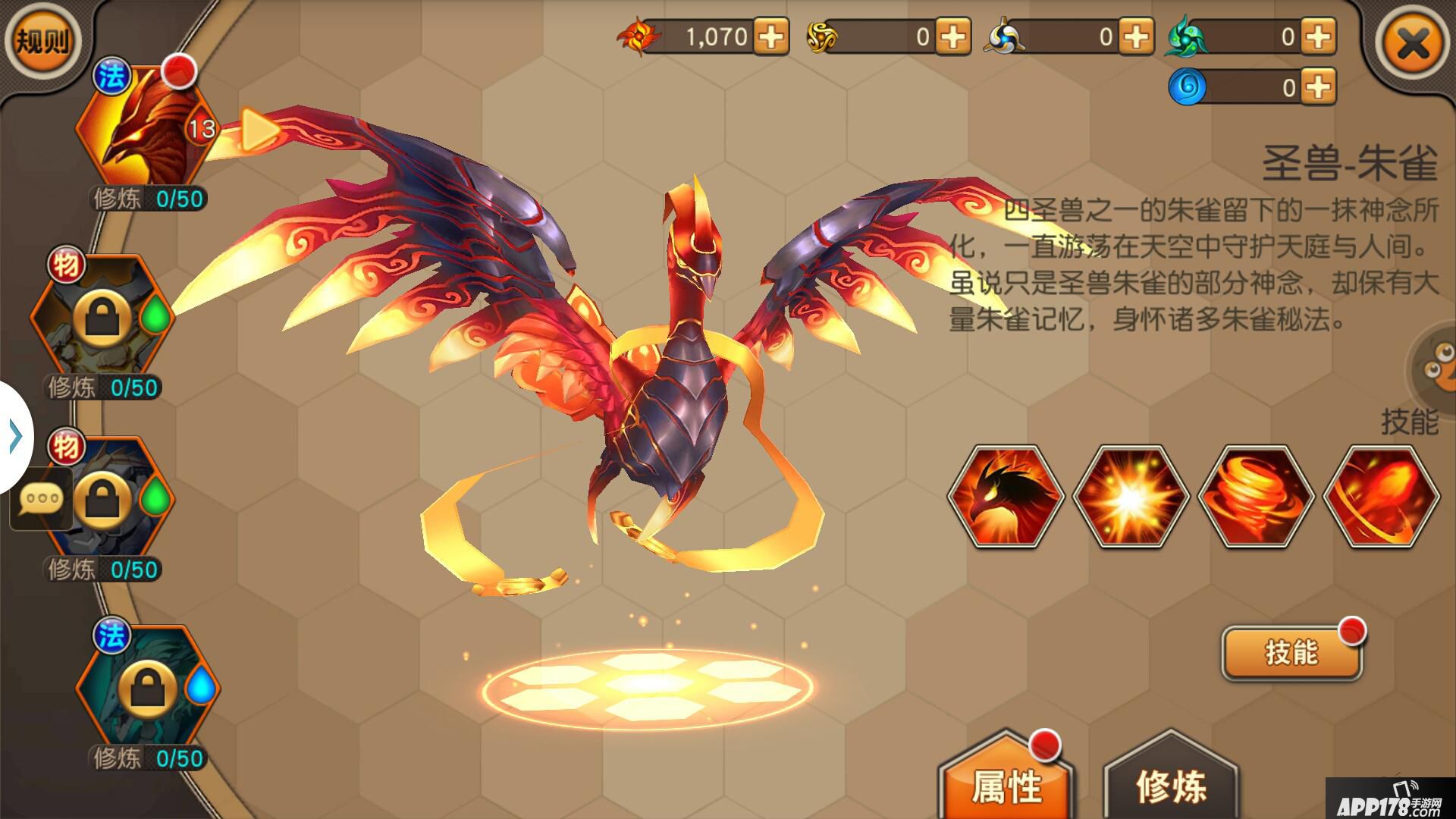The width and height of the screenshot is (1456, 819).
Task: Open the orange 技能 skills button
Action: pyautogui.click(x=1291, y=652)
